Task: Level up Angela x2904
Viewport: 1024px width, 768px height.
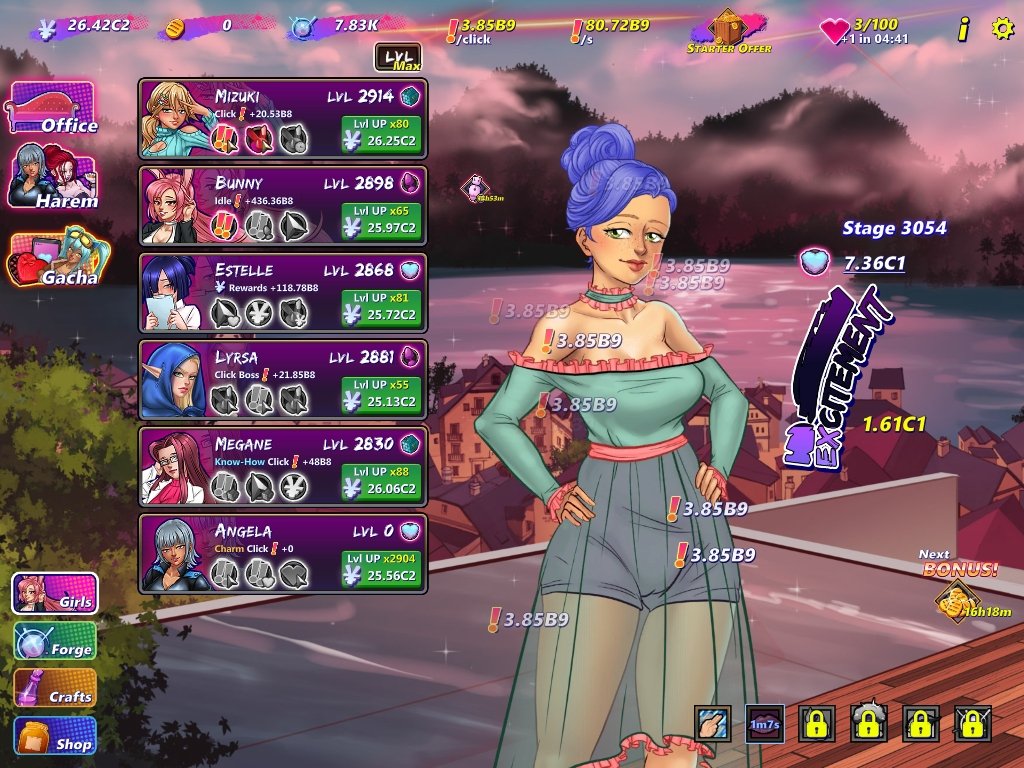Action: pos(381,569)
